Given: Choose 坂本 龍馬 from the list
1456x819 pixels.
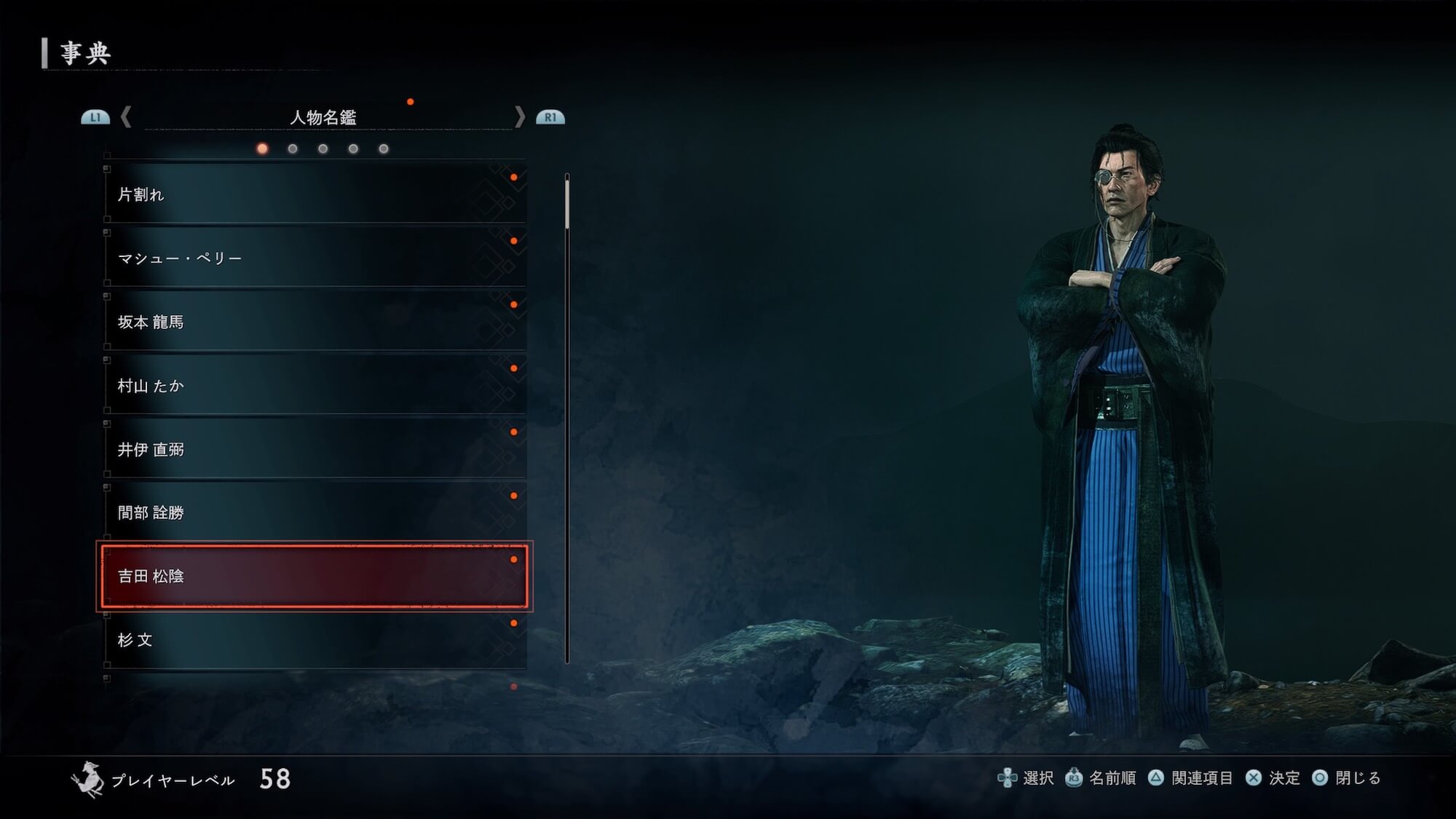Looking at the screenshot, I should coord(314,322).
